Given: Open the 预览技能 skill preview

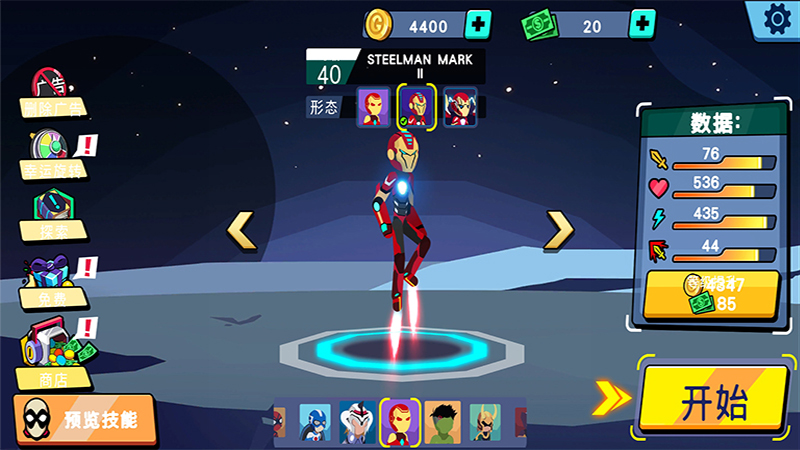Looking at the screenshot, I should click(x=85, y=418).
